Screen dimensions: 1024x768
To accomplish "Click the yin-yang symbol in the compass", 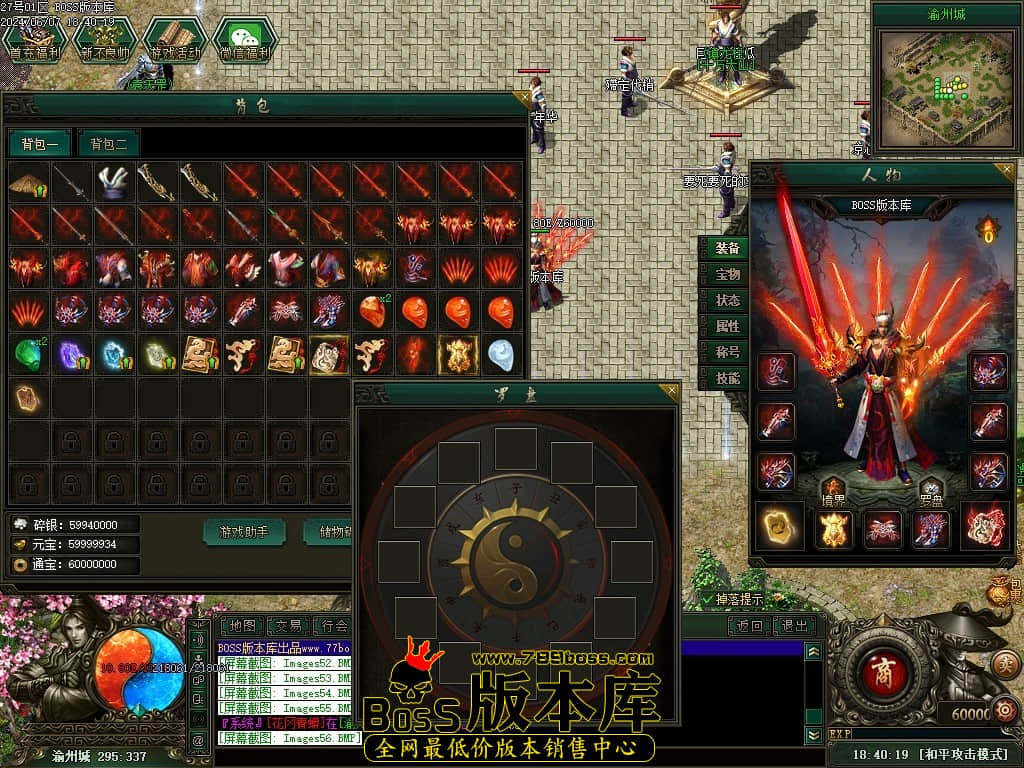I will pyautogui.click(x=516, y=547).
